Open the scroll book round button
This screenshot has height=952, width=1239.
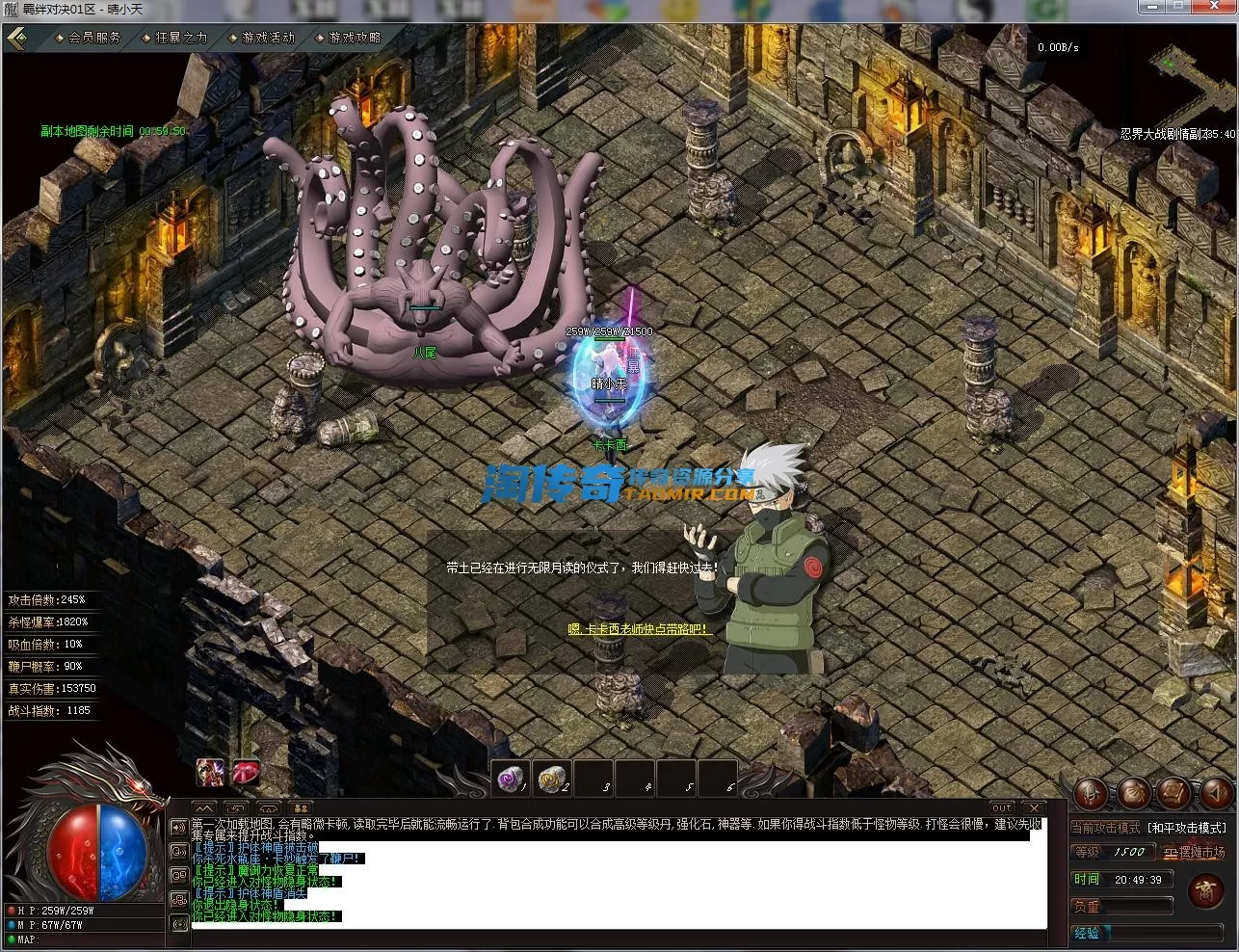coord(1174,793)
